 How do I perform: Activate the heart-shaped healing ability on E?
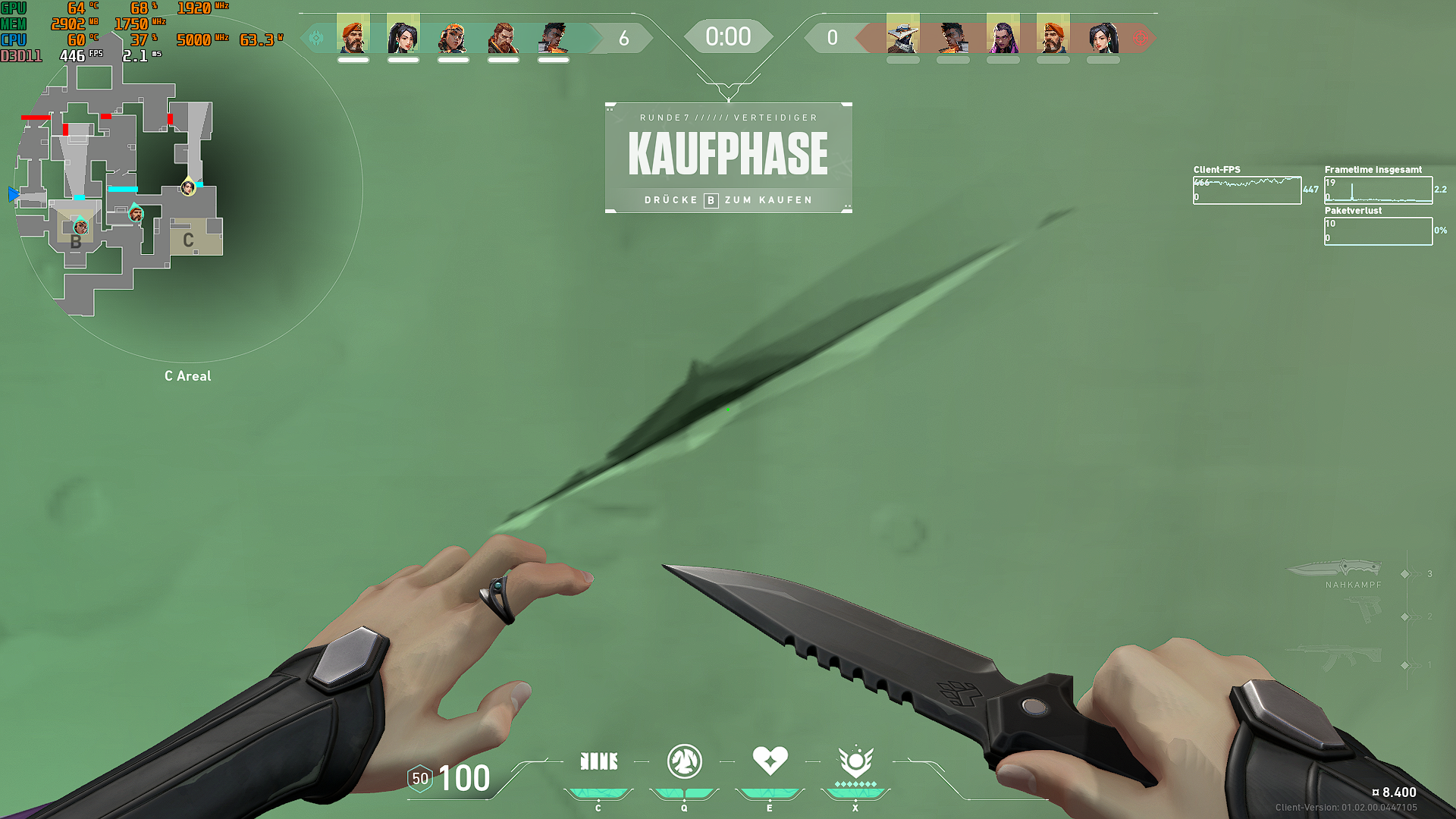[x=770, y=761]
